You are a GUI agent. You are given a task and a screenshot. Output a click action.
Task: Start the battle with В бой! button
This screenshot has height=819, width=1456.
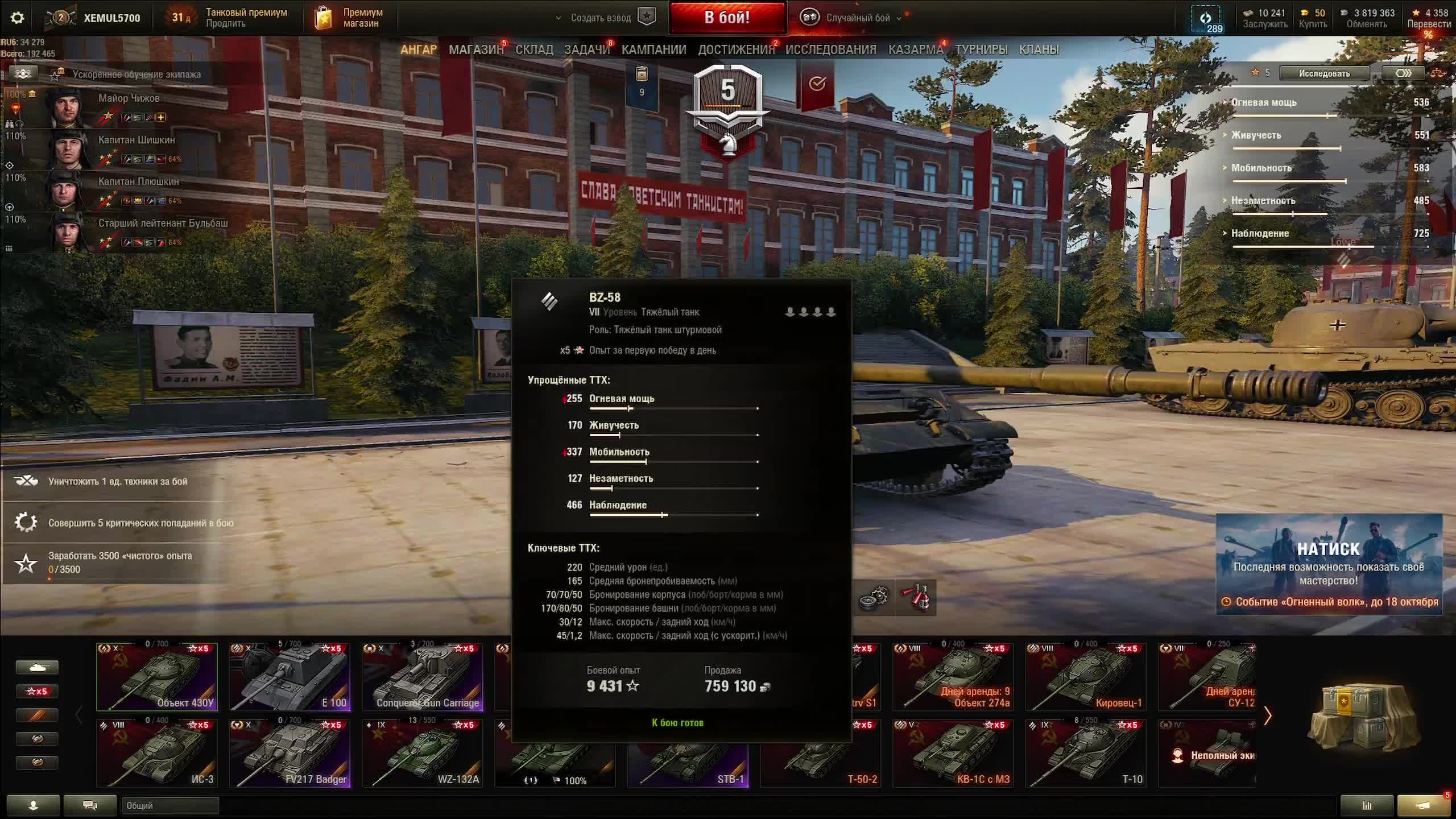coord(727,18)
